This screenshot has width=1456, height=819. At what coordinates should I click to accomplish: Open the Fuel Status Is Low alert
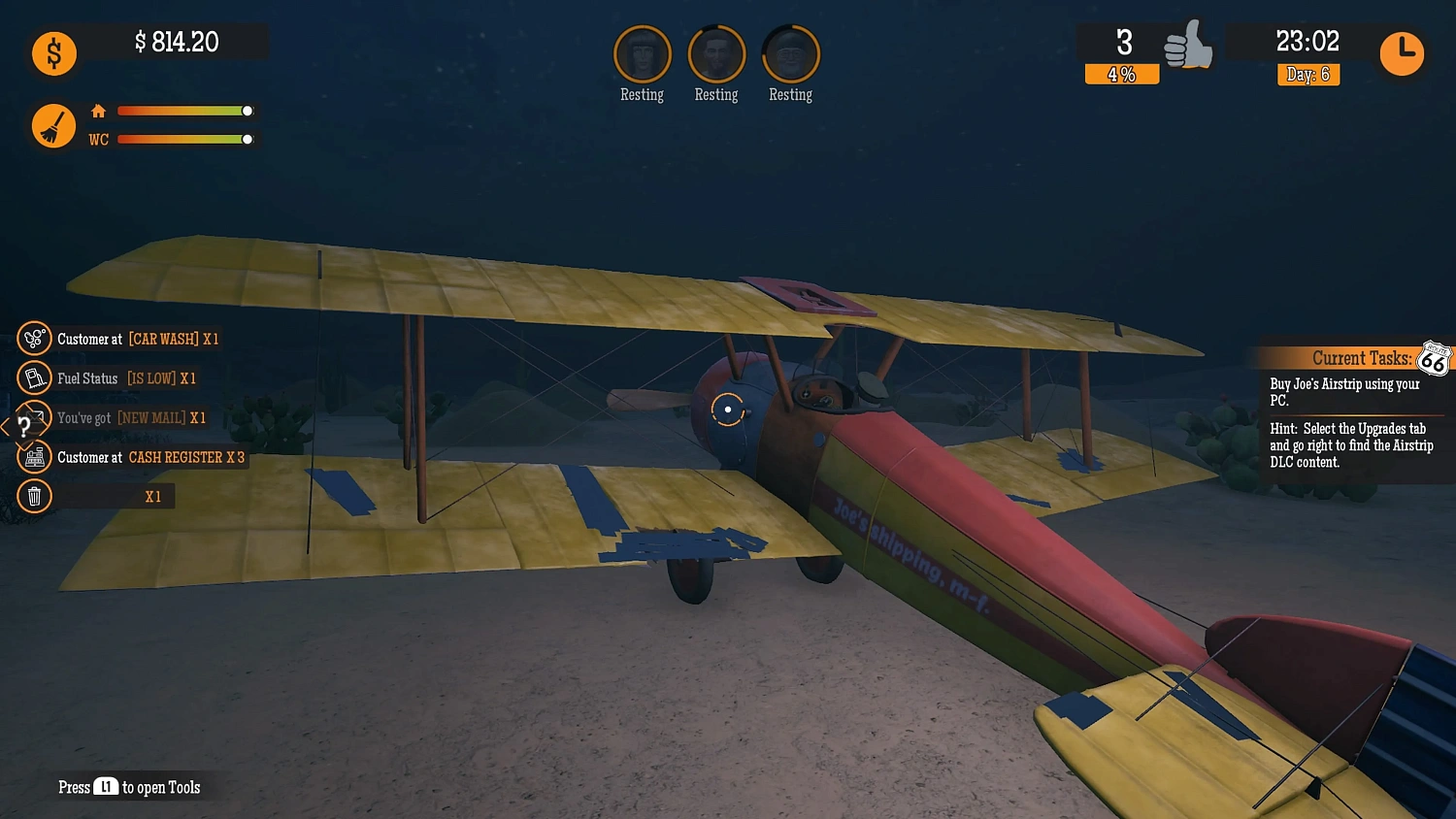(126, 378)
